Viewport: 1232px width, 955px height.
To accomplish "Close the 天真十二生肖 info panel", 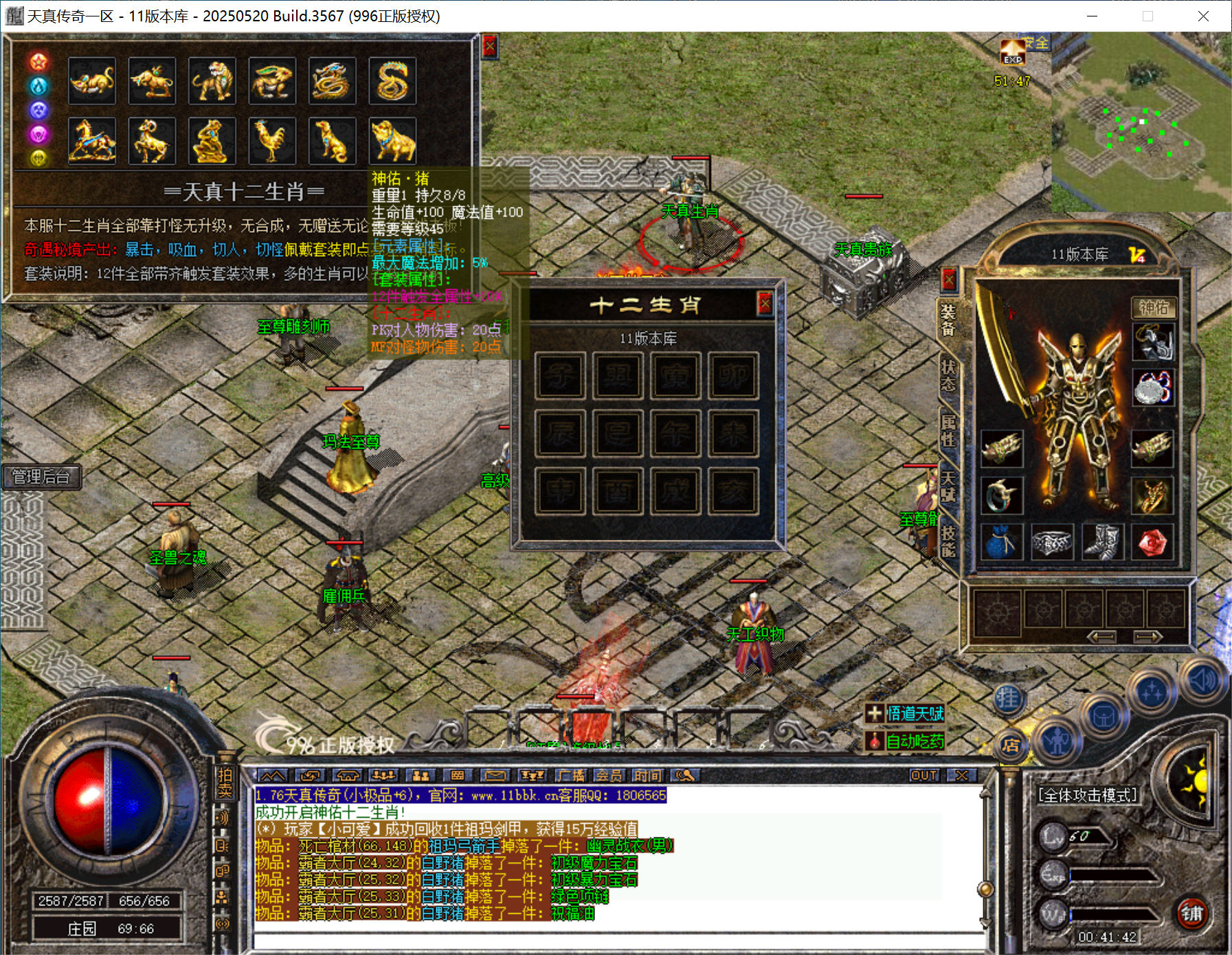I will [489, 47].
